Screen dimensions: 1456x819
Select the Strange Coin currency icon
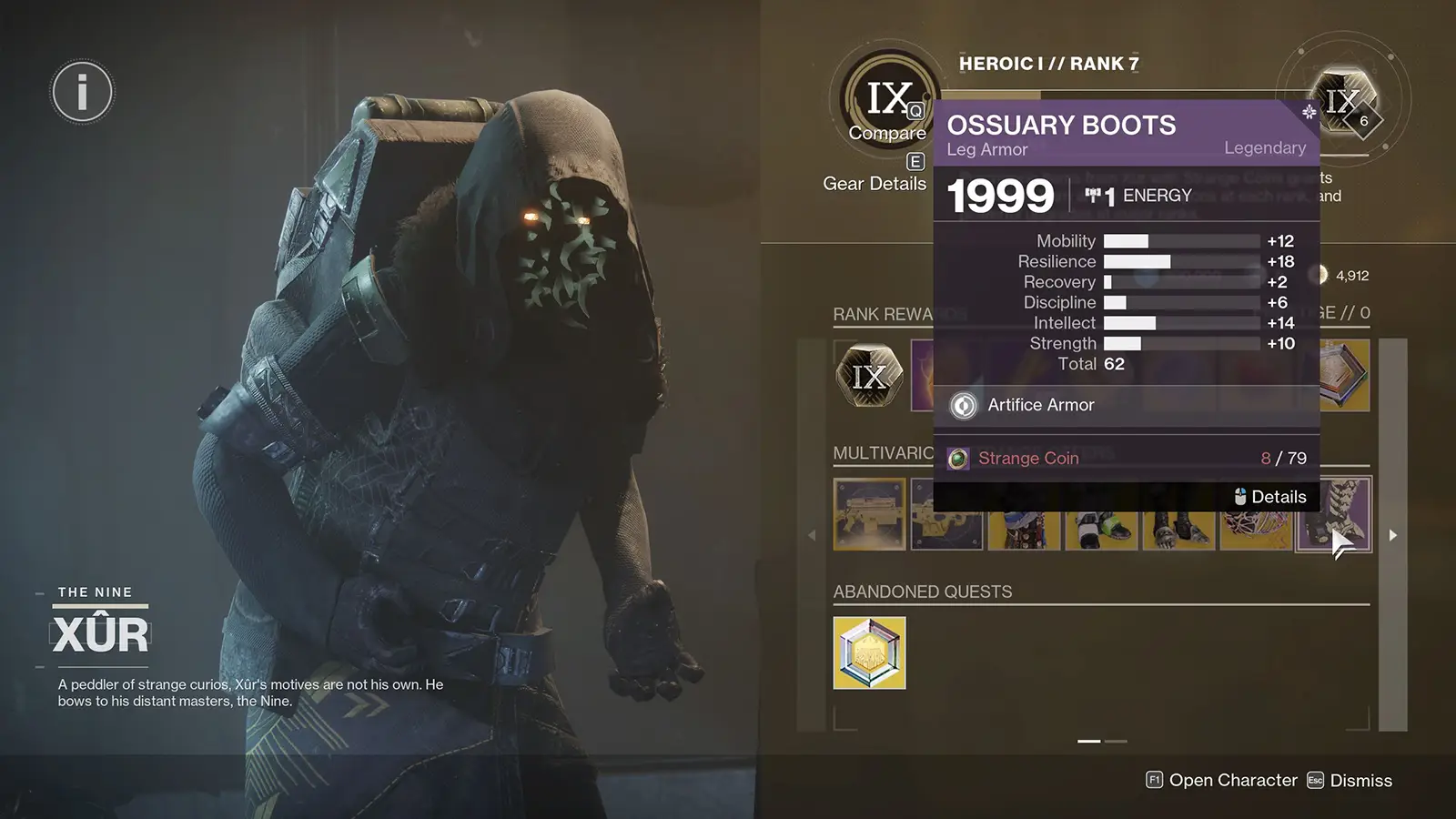tap(960, 458)
